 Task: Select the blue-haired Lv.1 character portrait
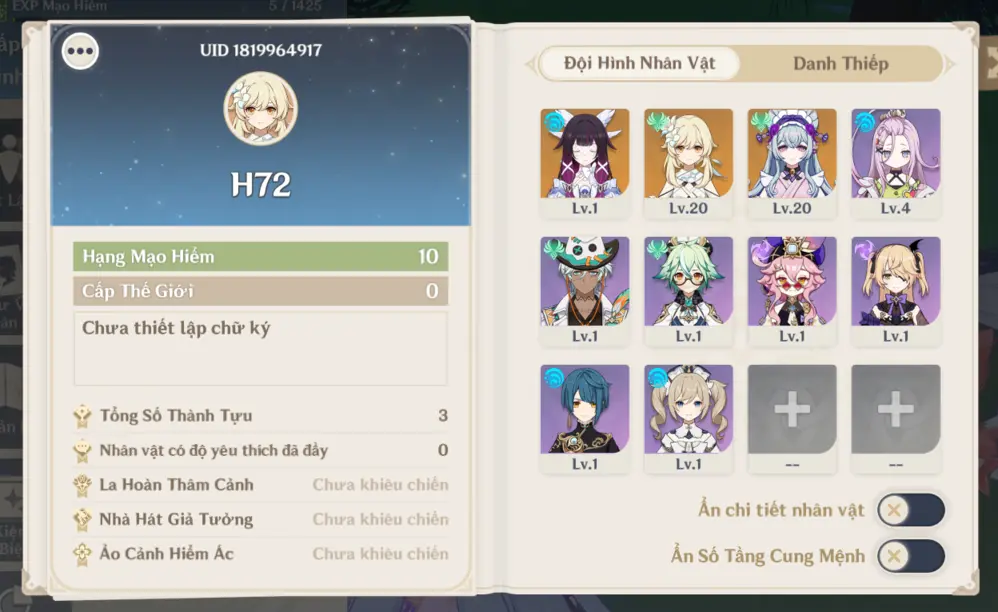point(585,410)
